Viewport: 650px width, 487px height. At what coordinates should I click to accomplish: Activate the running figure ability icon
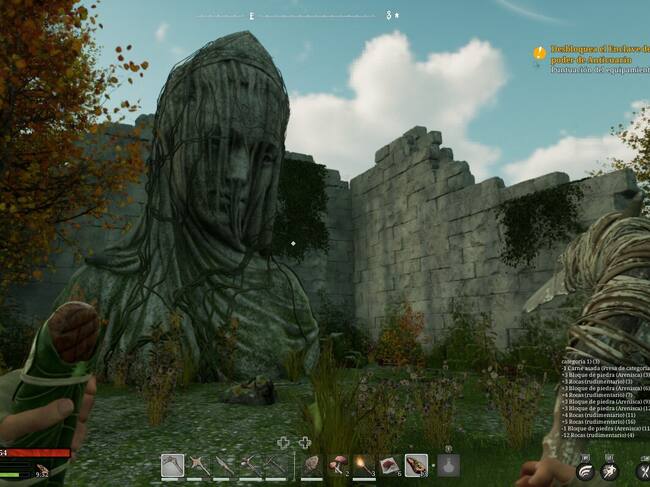610,471
